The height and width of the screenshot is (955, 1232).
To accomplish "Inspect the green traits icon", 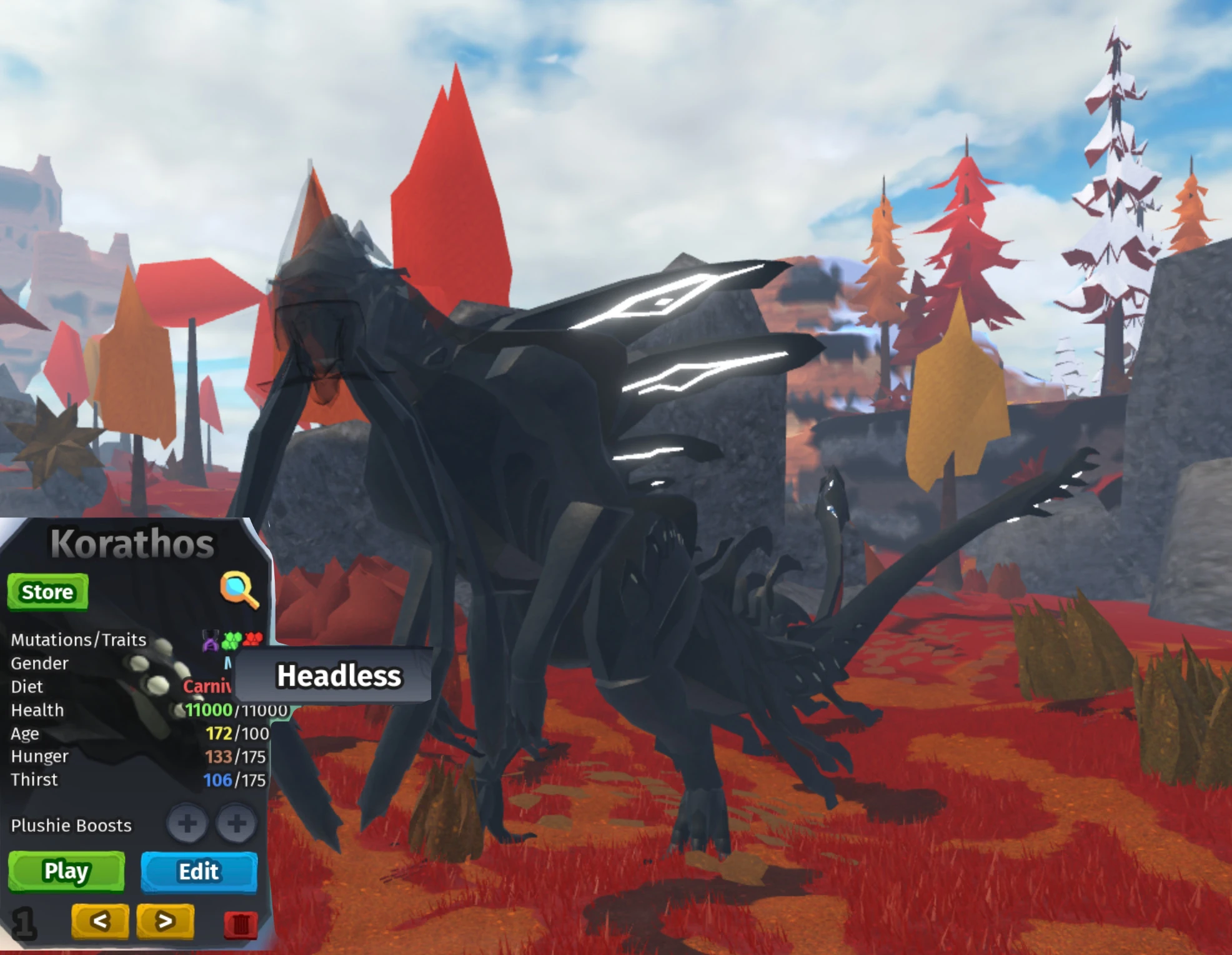I will (x=232, y=639).
